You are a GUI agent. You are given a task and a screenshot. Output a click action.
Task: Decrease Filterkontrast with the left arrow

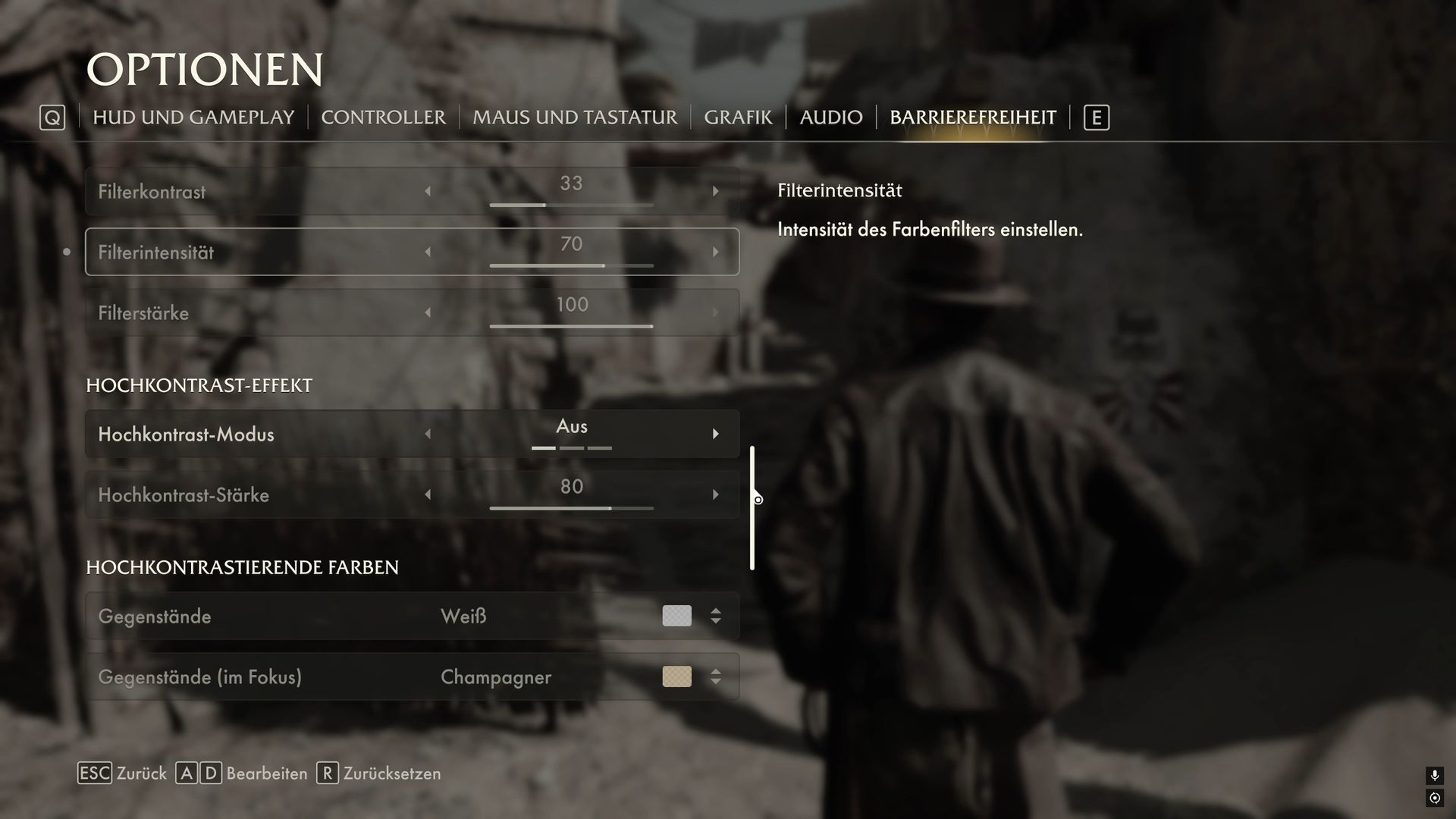428,192
